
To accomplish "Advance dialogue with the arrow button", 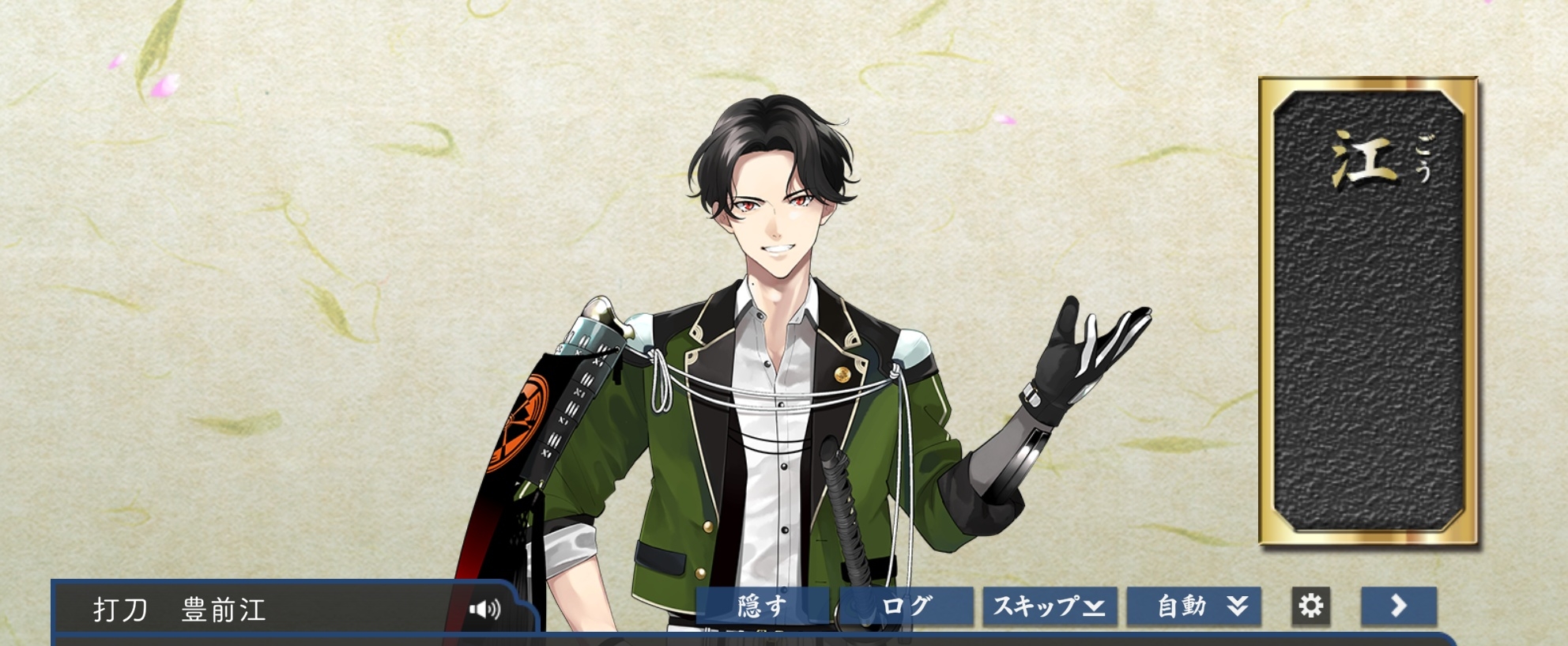I will [x=1398, y=606].
